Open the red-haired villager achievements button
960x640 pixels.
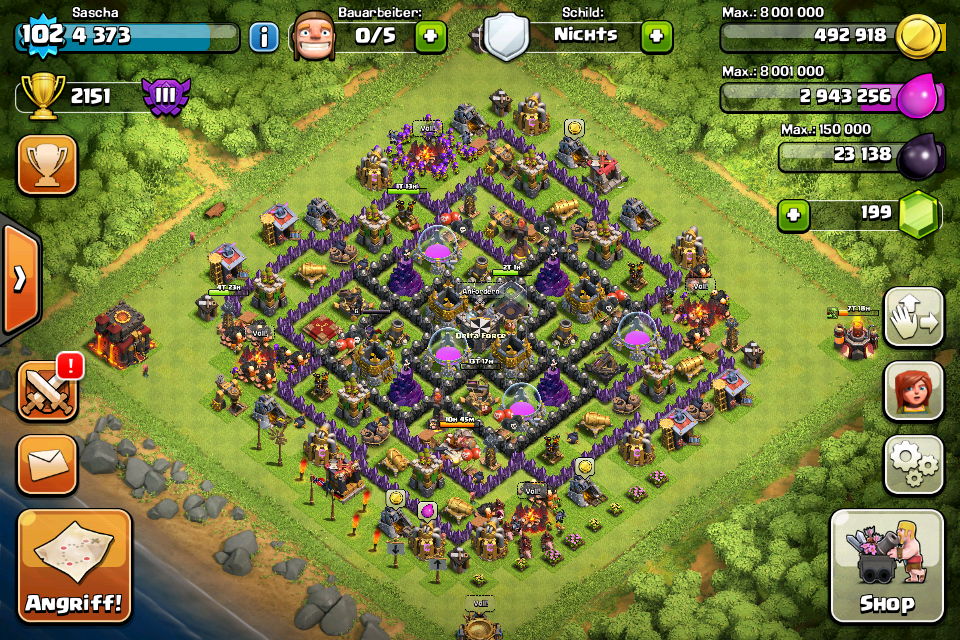pyautogui.click(x=914, y=390)
